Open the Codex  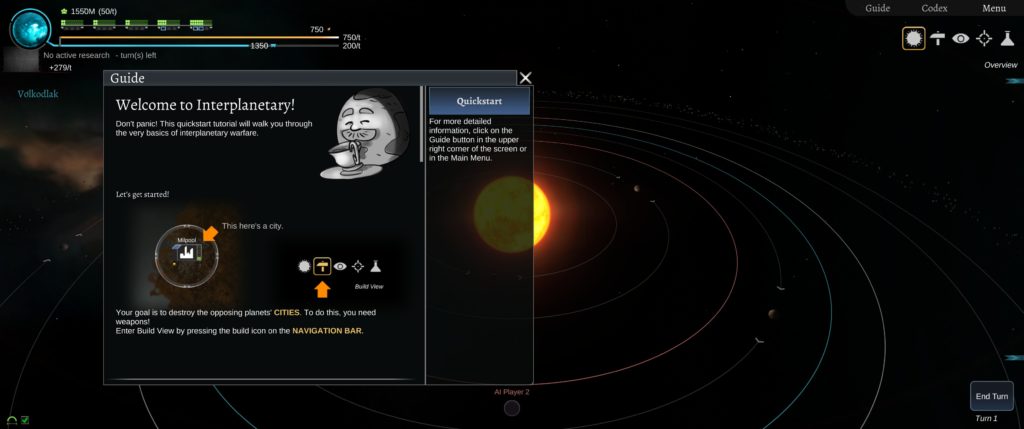(934, 8)
